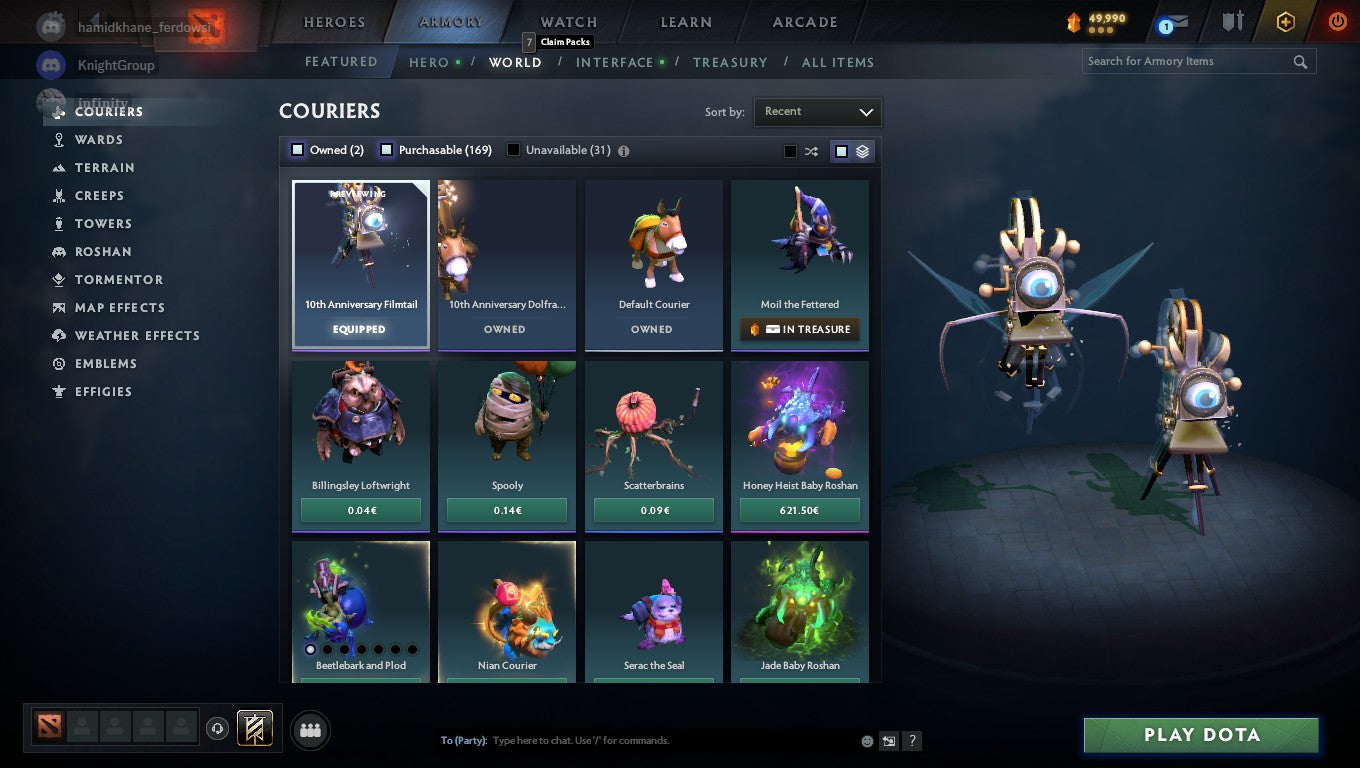The height and width of the screenshot is (768, 1360).
Task: Toggle the Purchasable (169) filter checkbox
Action: click(386, 148)
